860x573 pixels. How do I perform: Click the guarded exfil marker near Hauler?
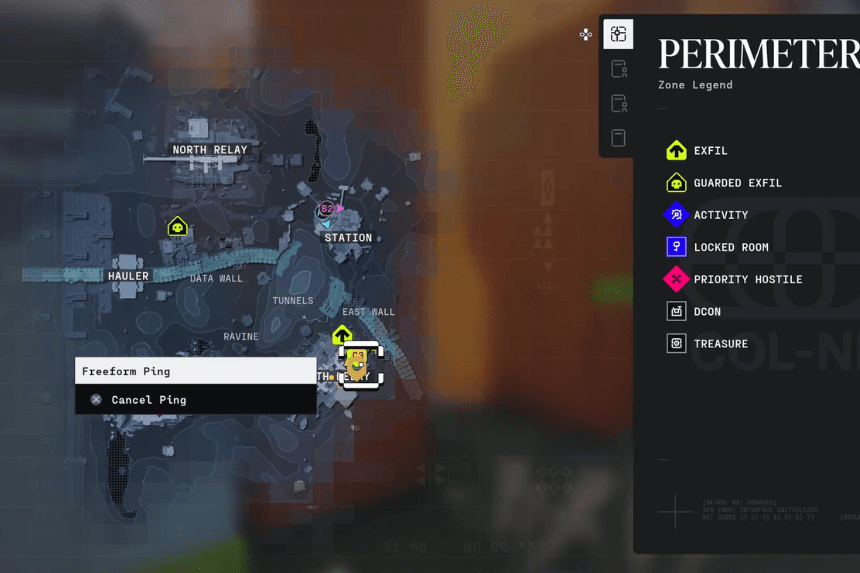[x=177, y=226]
